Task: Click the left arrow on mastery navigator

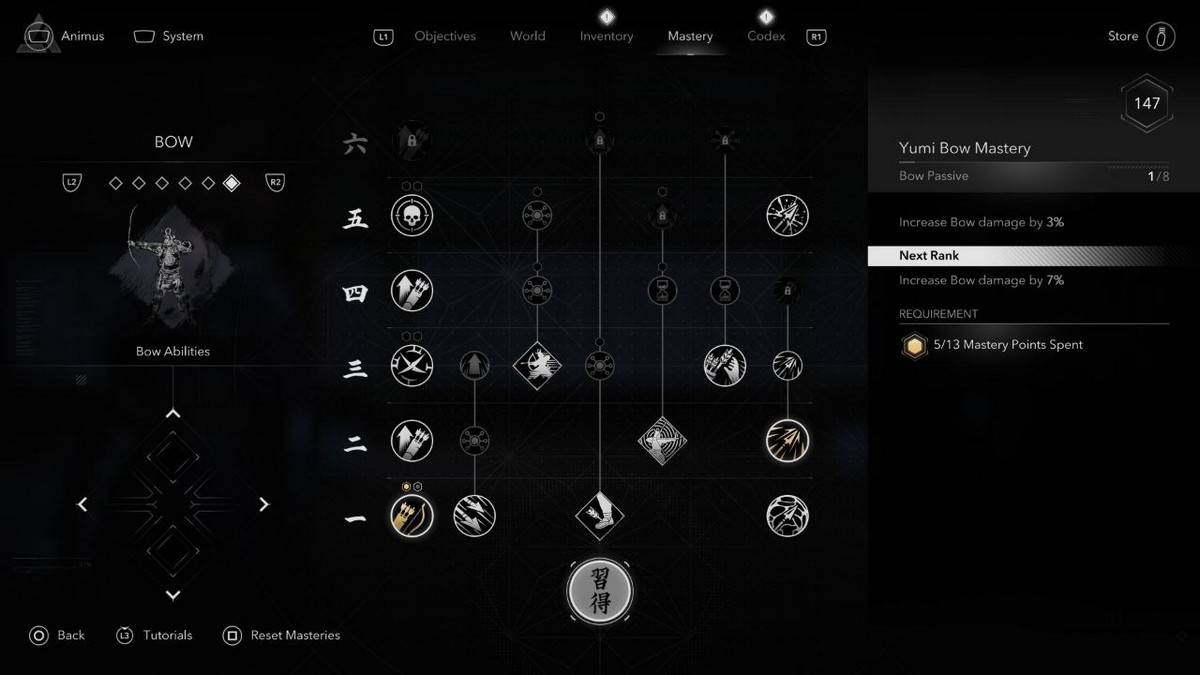Action: click(x=82, y=505)
